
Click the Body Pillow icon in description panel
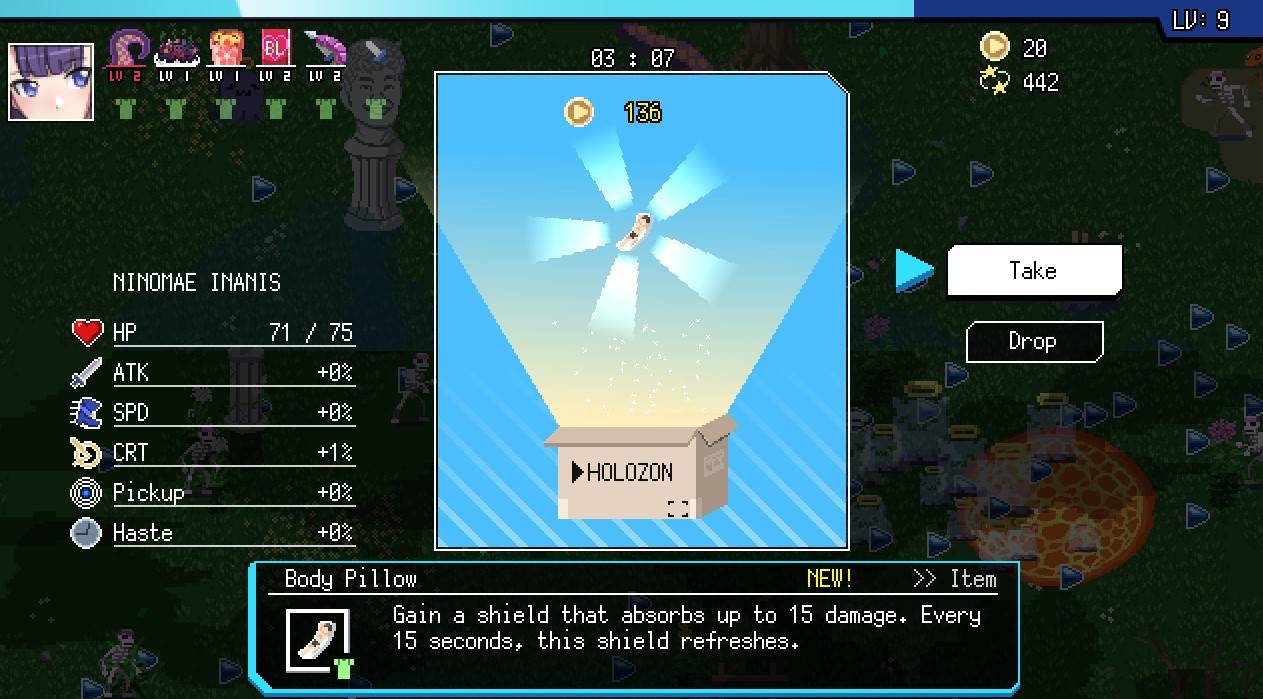pos(318,639)
